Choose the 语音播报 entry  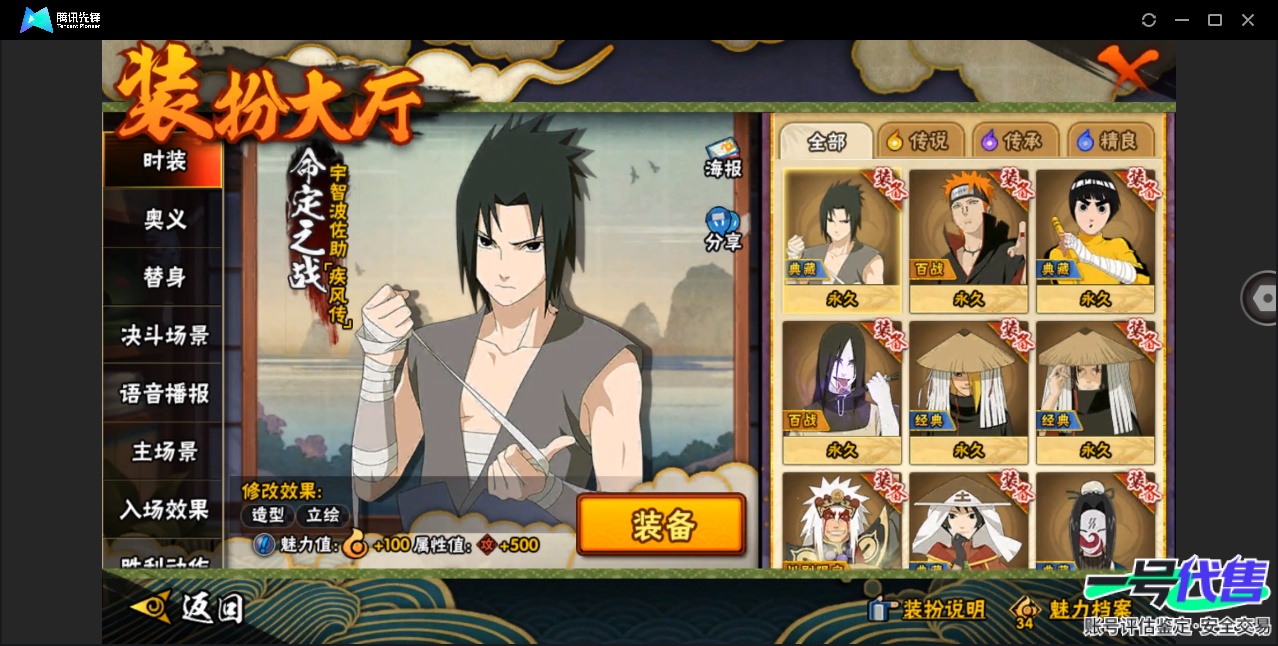[164, 393]
